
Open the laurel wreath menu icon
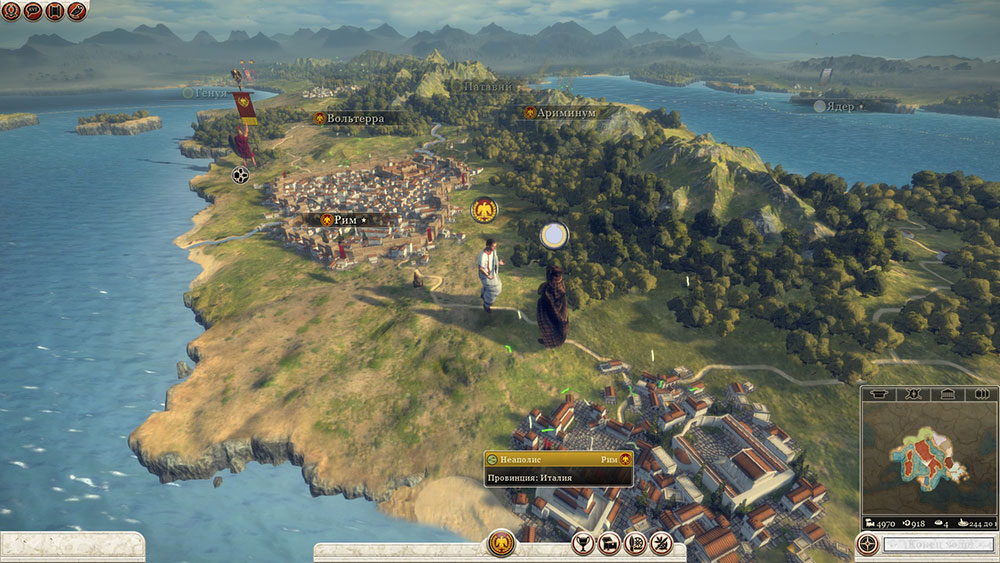pos(11,11)
